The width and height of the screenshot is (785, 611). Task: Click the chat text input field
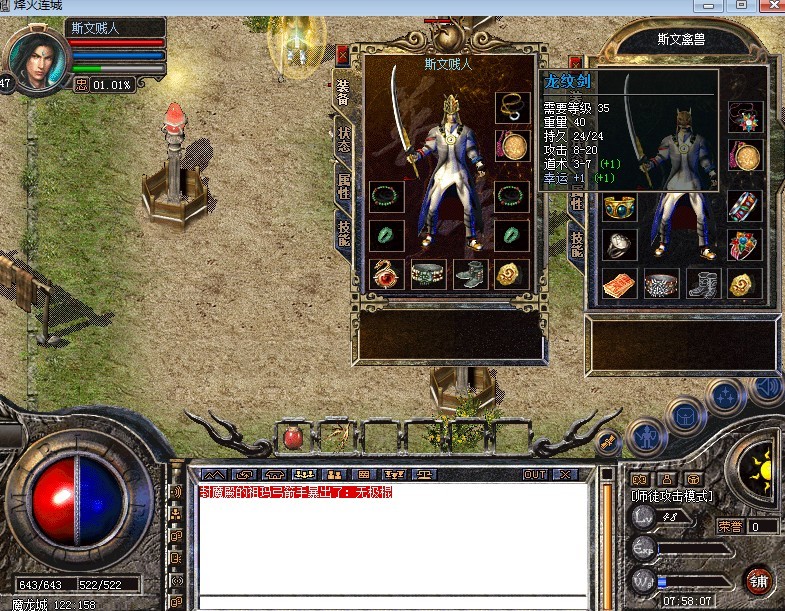coord(390,602)
